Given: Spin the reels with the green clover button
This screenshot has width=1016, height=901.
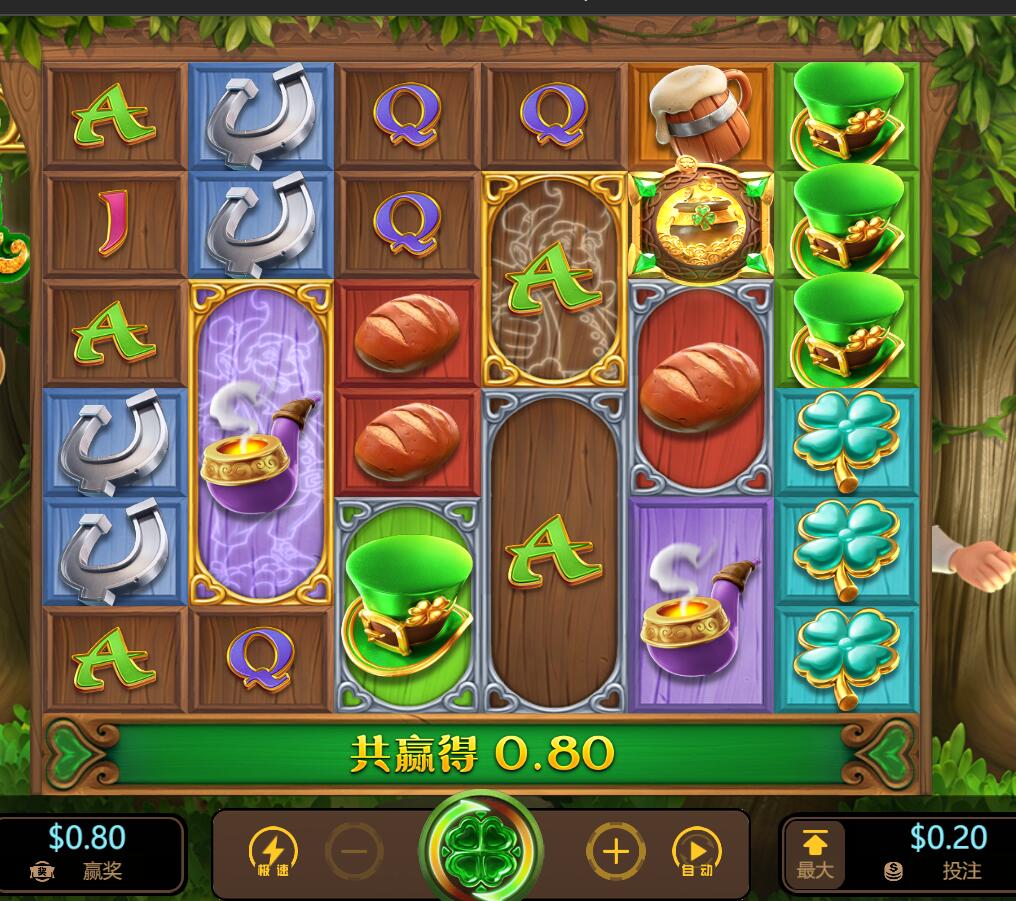Looking at the screenshot, I should pyautogui.click(x=481, y=851).
